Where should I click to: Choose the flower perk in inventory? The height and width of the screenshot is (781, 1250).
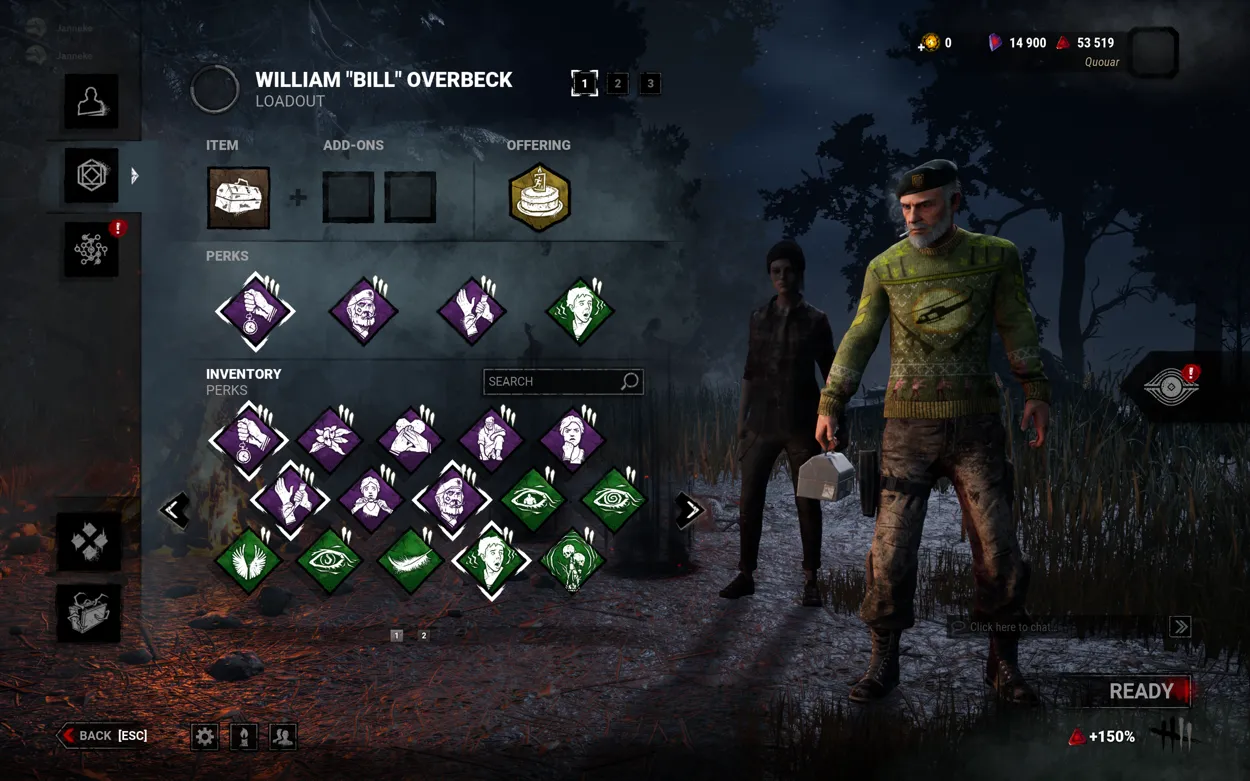click(329, 439)
